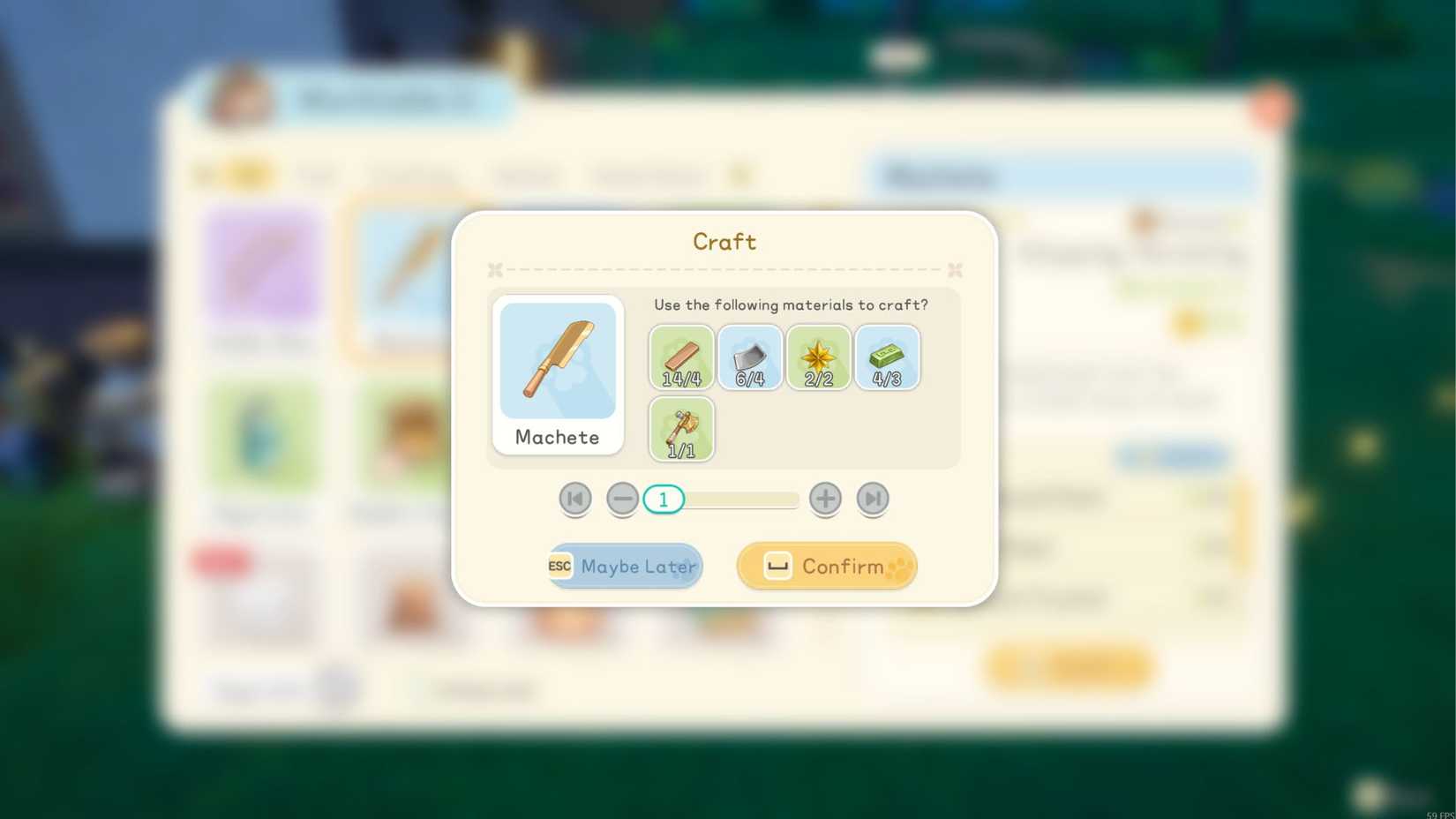Screen dimensions: 1456x819
Task: Jump to minimum quantity with the skip-back control
Action: tap(574, 498)
